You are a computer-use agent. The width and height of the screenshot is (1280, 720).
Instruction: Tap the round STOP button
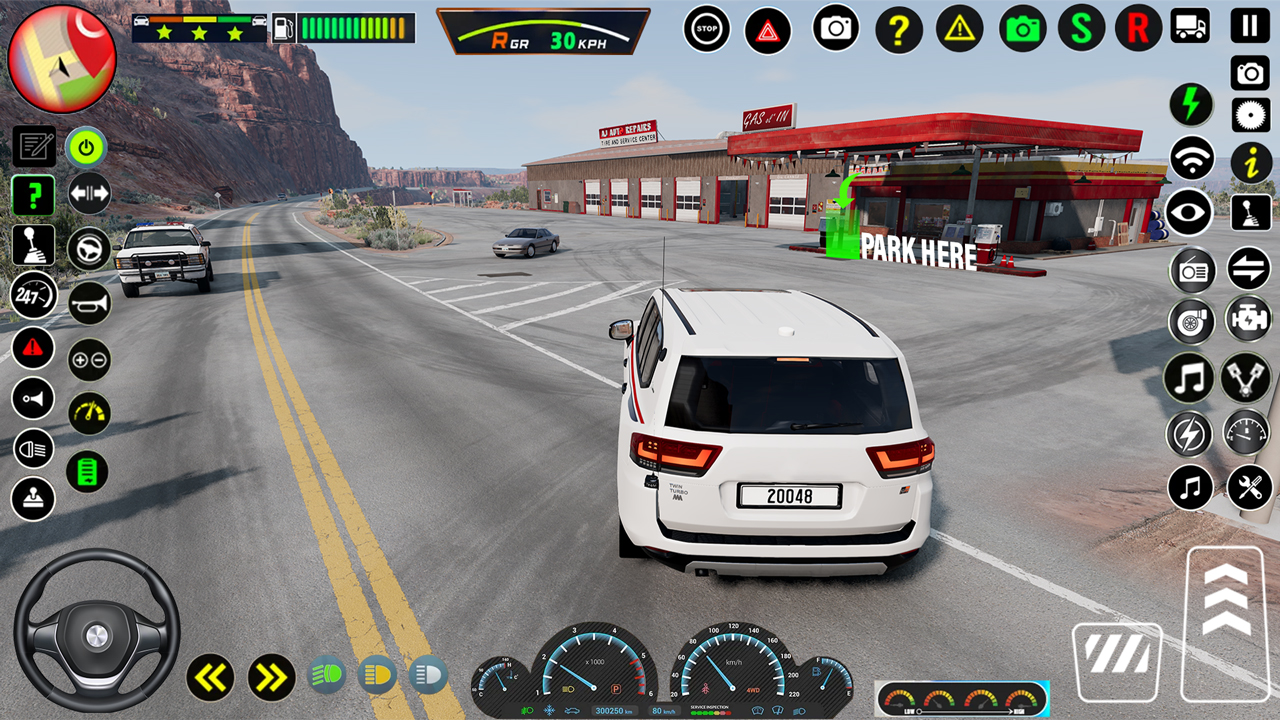tap(707, 29)
